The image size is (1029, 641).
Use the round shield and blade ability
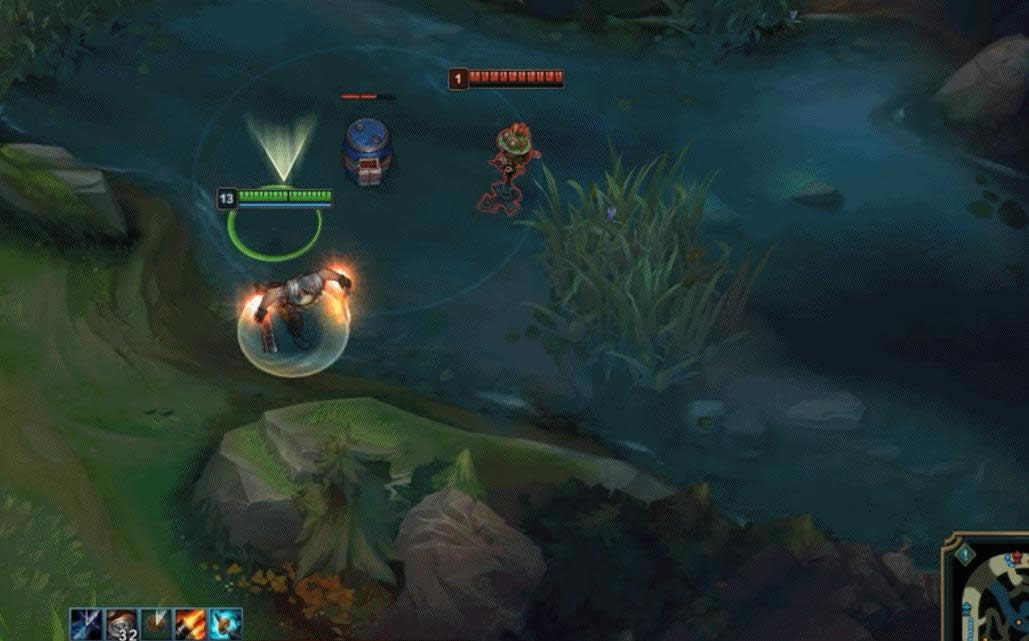pyautogui.click(x=155, y=623)
